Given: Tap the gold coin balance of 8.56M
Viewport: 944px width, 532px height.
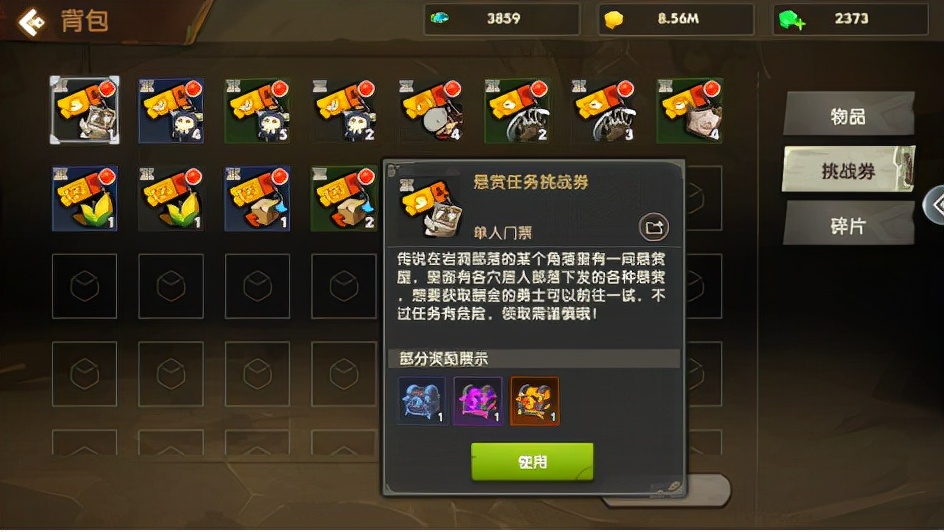Looking at the screenshot, I should (677, 19).
